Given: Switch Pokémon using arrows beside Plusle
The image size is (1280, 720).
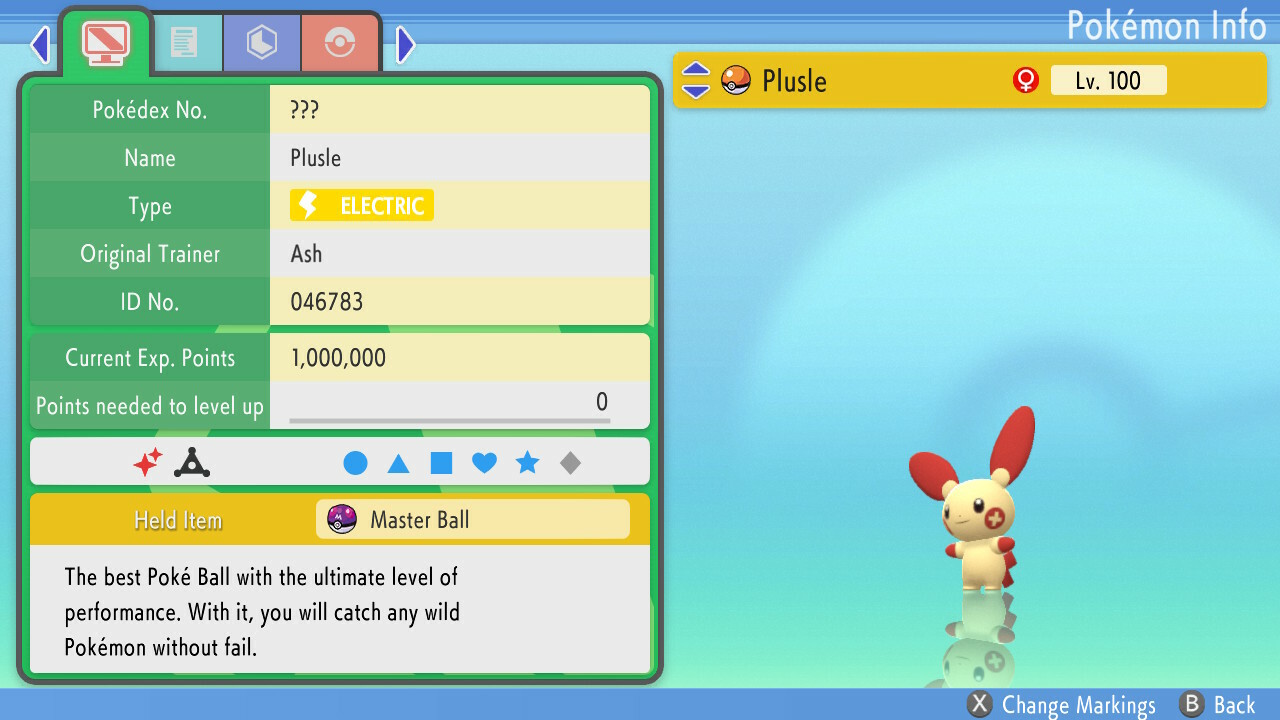Looking at the screenshot, I should pos(696,81).
